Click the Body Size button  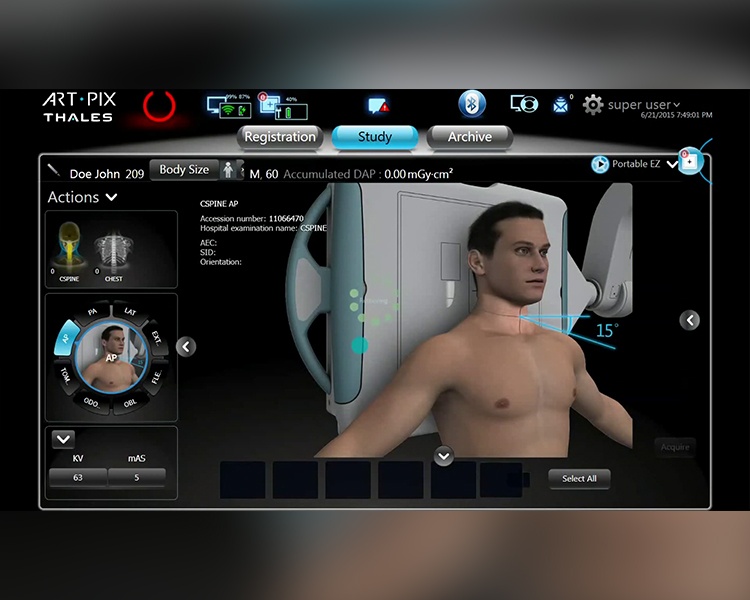click(184, 170)
